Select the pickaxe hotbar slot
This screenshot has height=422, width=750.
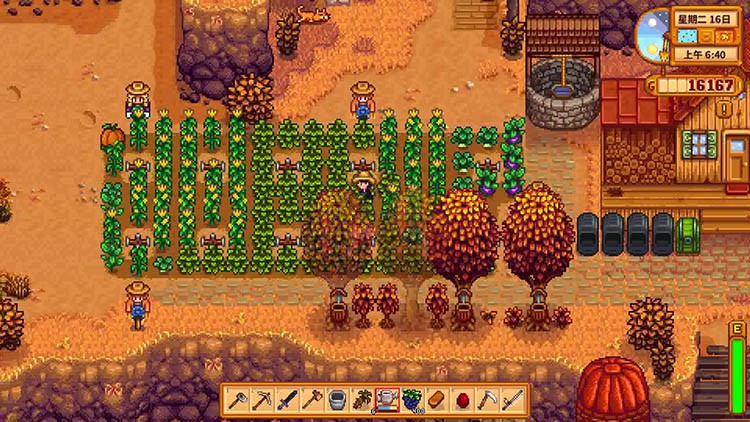[x=263, y=400]
